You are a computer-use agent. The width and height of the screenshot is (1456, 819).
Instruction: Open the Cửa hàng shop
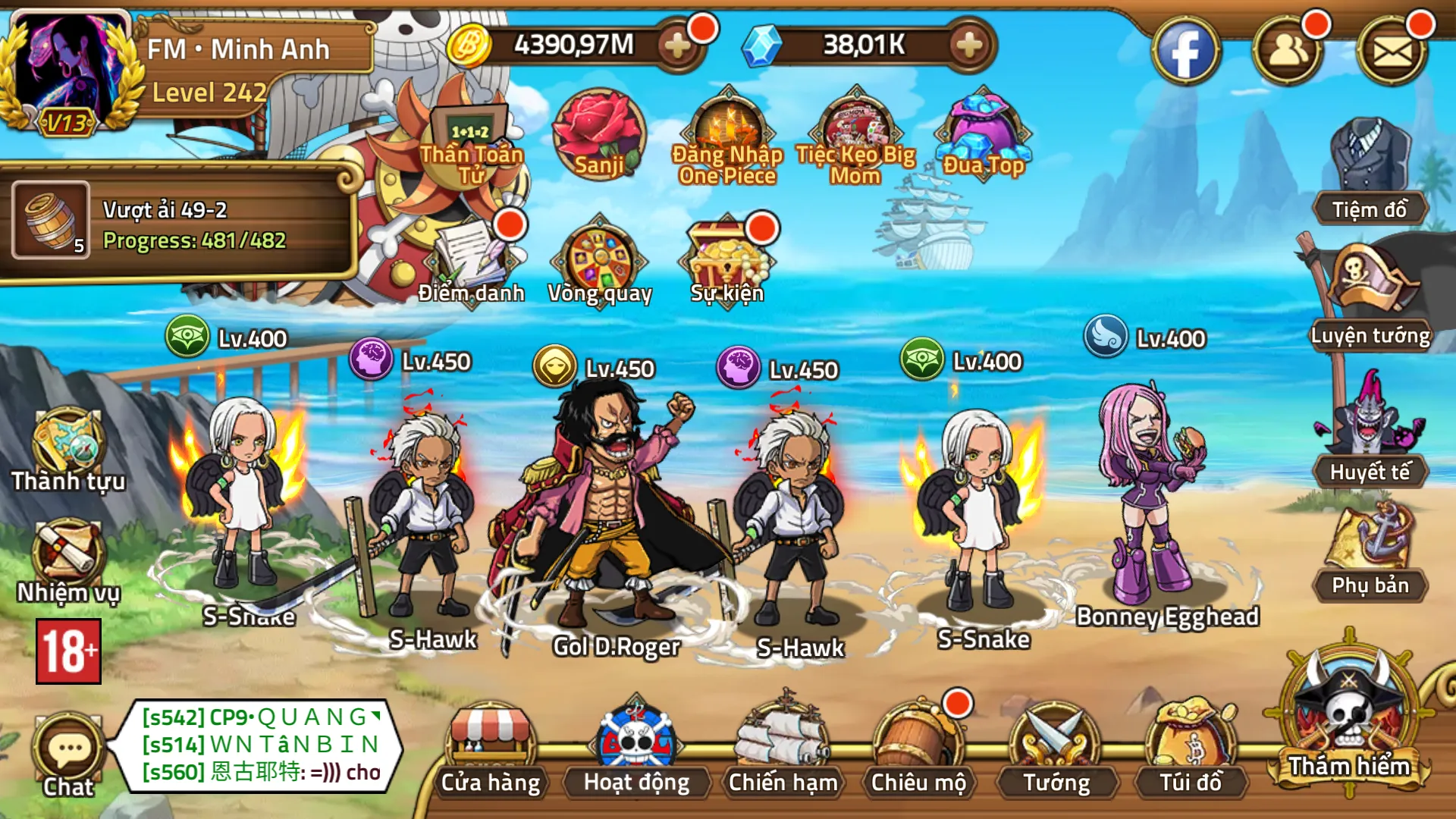coord(491,751)
